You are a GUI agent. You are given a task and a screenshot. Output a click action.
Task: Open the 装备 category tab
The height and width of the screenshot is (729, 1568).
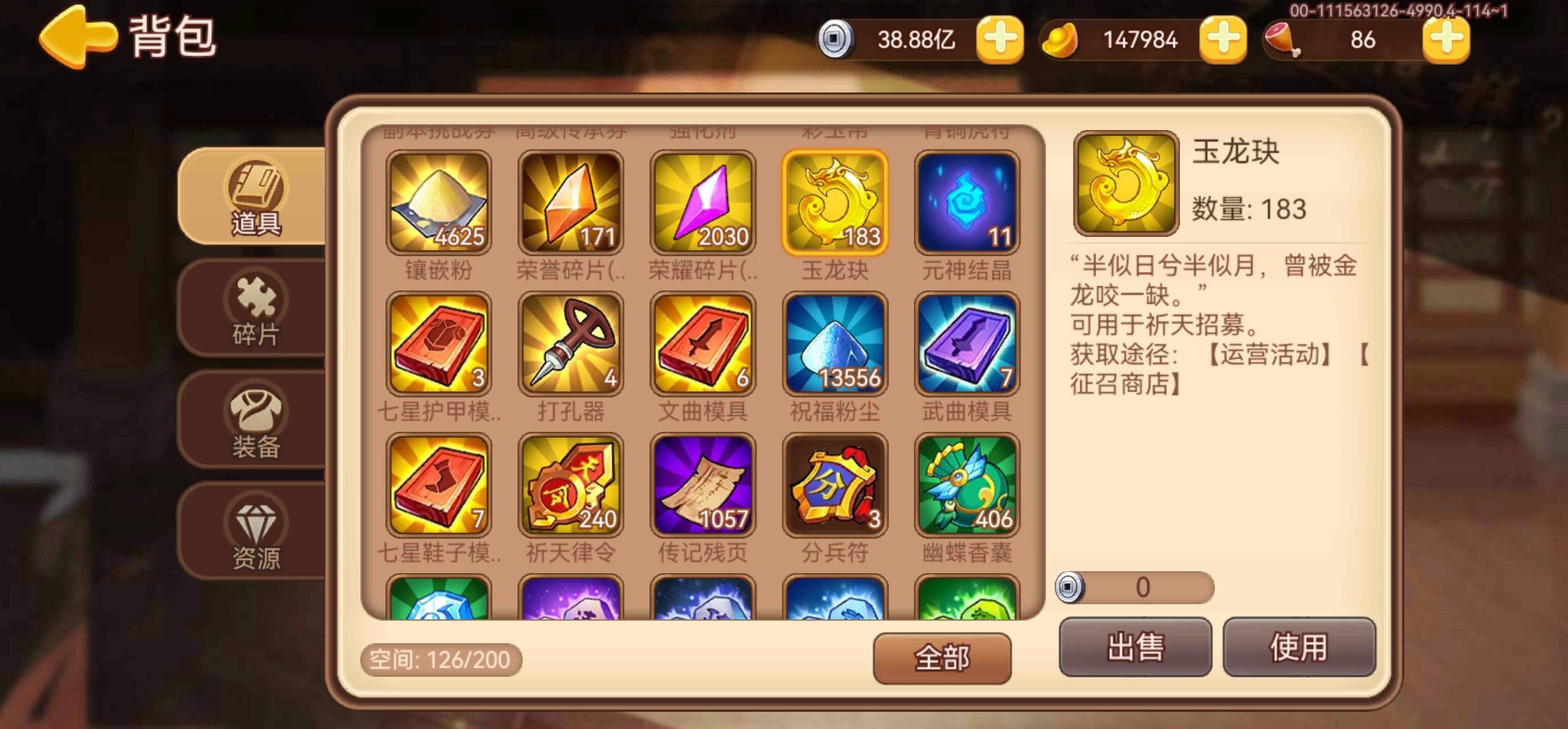coord(256,423)
